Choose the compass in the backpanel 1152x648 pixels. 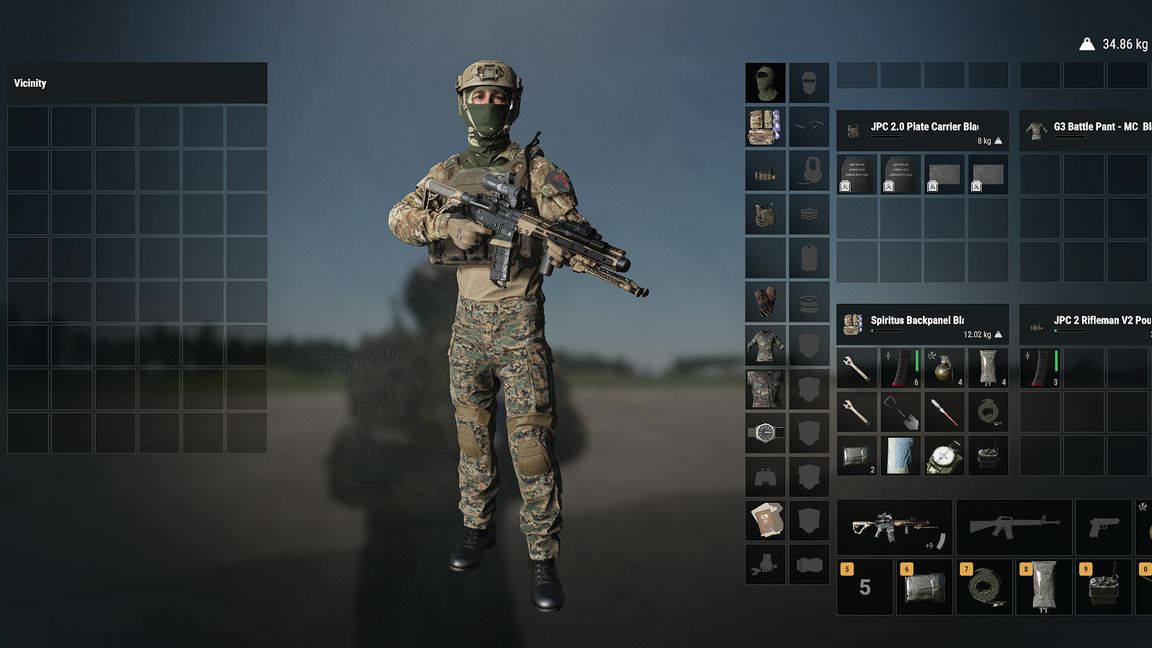click(944, 455)
